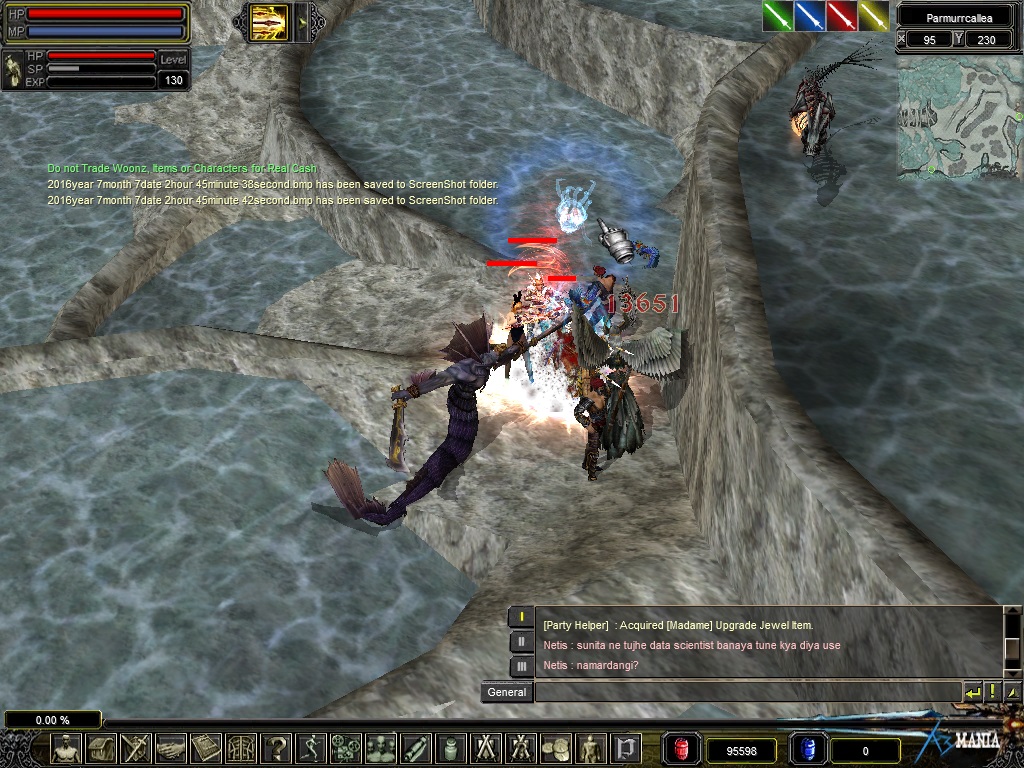Image resolution: width=1024 pixels, height=768 pixels.
Task: Open the book icon in the toolbar
Action: point(206,747)
